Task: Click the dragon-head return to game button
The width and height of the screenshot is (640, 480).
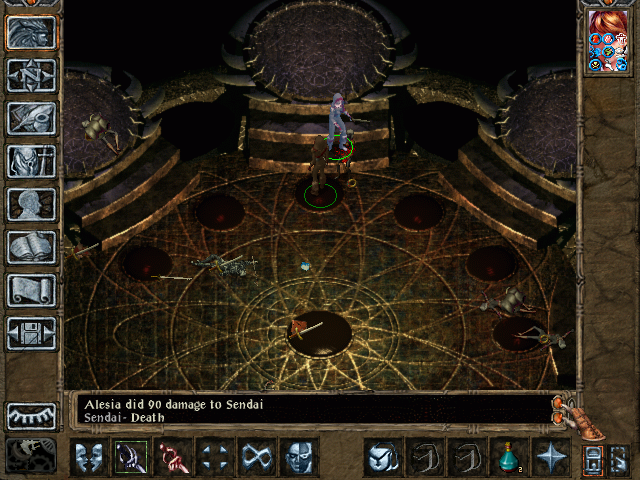Action: point(31,33)
